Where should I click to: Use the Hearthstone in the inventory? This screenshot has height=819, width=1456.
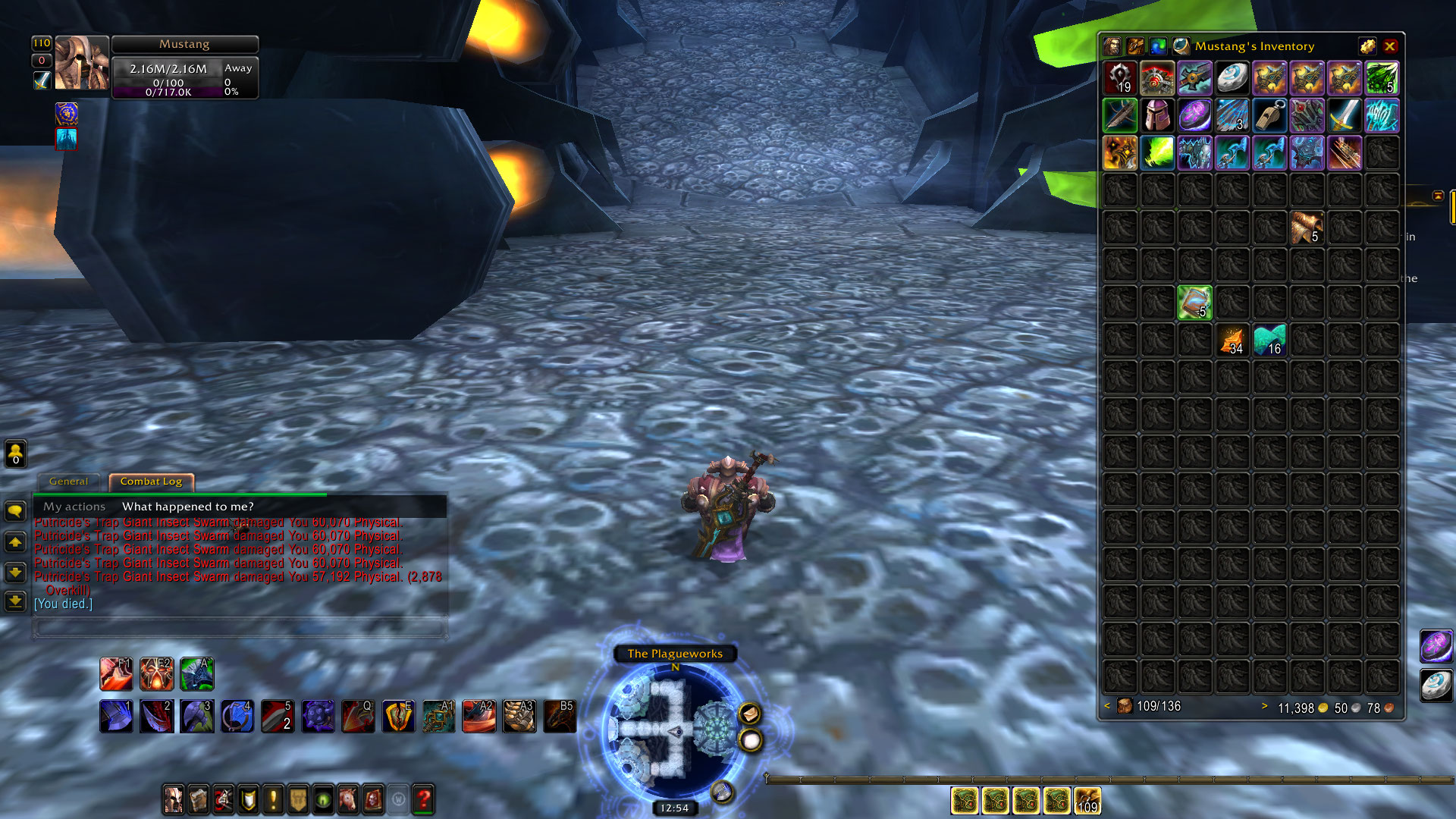point(1232,78)
